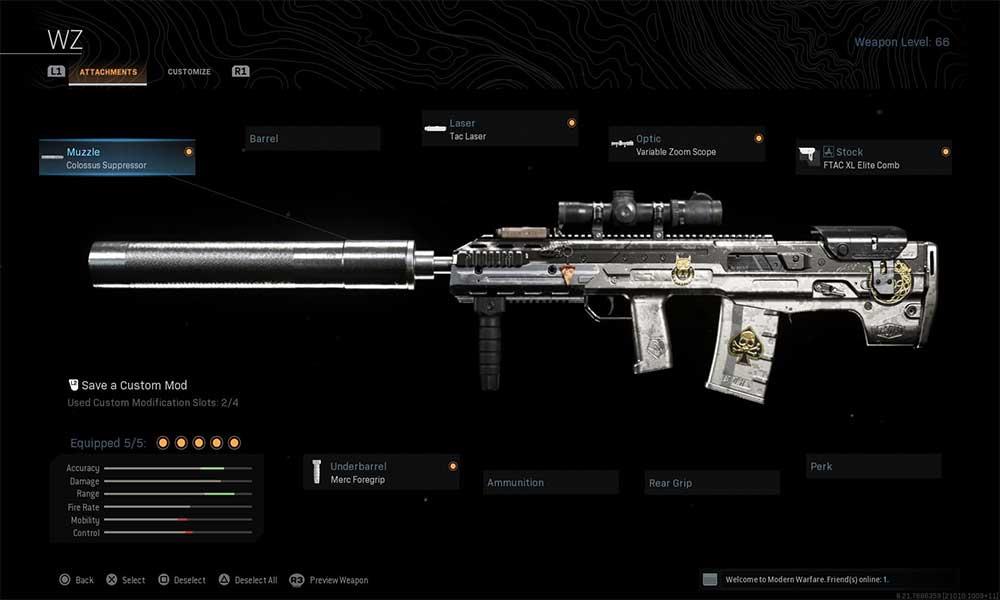This screenshot has width=1000, height=600.
Task: Open the Stock slot with FTAC XL Elite Comb
Action: coord(873,158)
